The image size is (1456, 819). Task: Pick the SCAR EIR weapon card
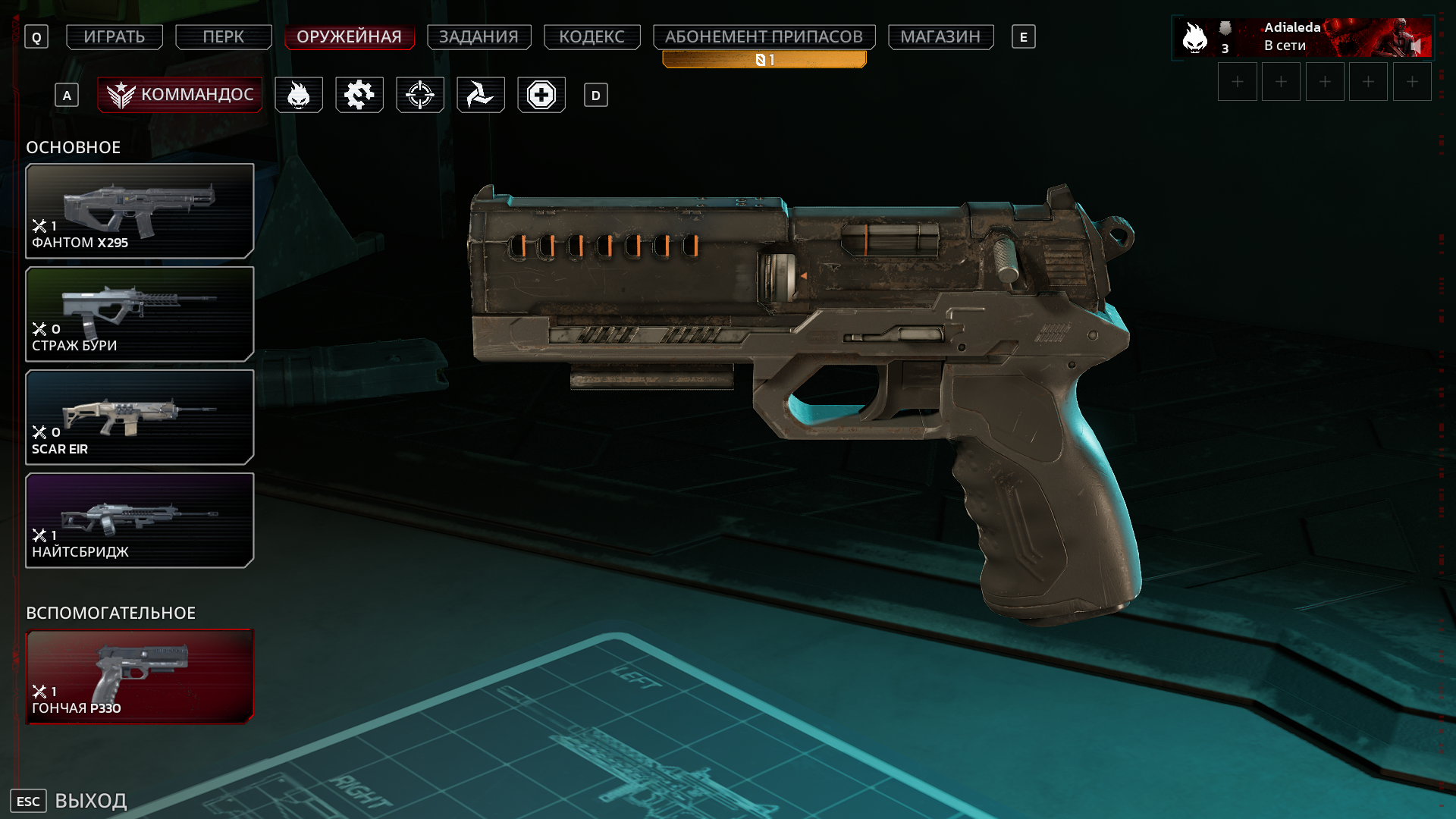140,417
